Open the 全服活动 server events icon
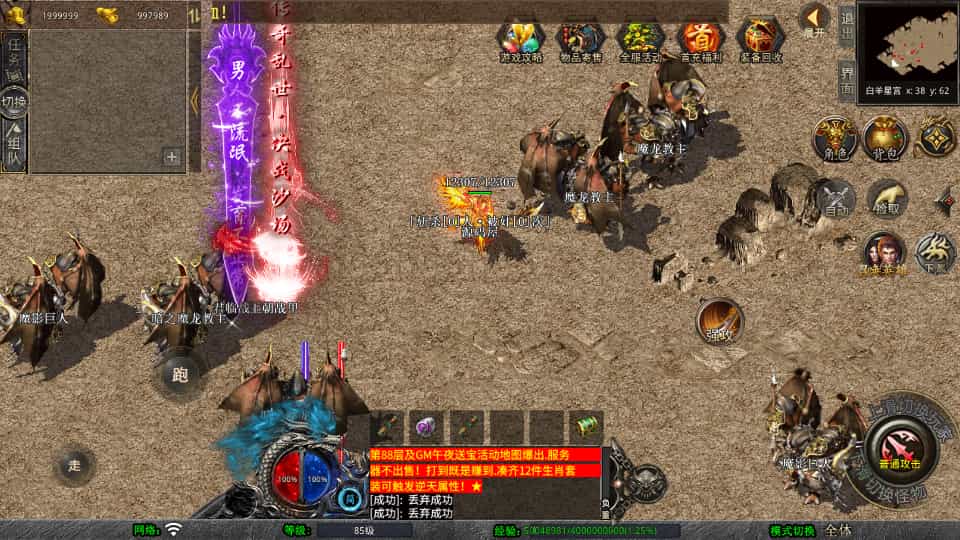960x540 pixels. pyautogui.click(x=641, y=40)
